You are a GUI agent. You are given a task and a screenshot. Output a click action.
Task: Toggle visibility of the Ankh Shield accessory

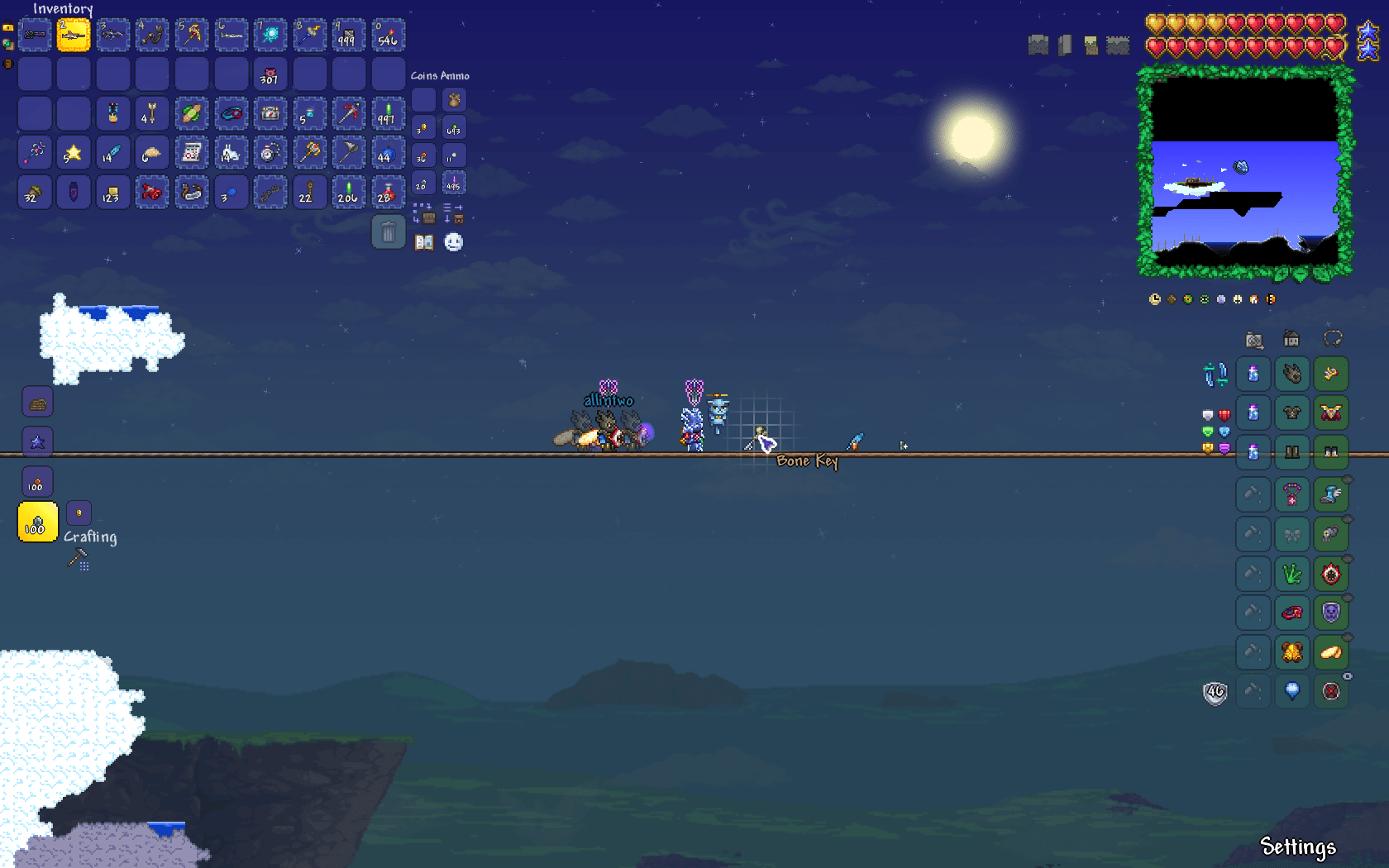click(1347, 597)
